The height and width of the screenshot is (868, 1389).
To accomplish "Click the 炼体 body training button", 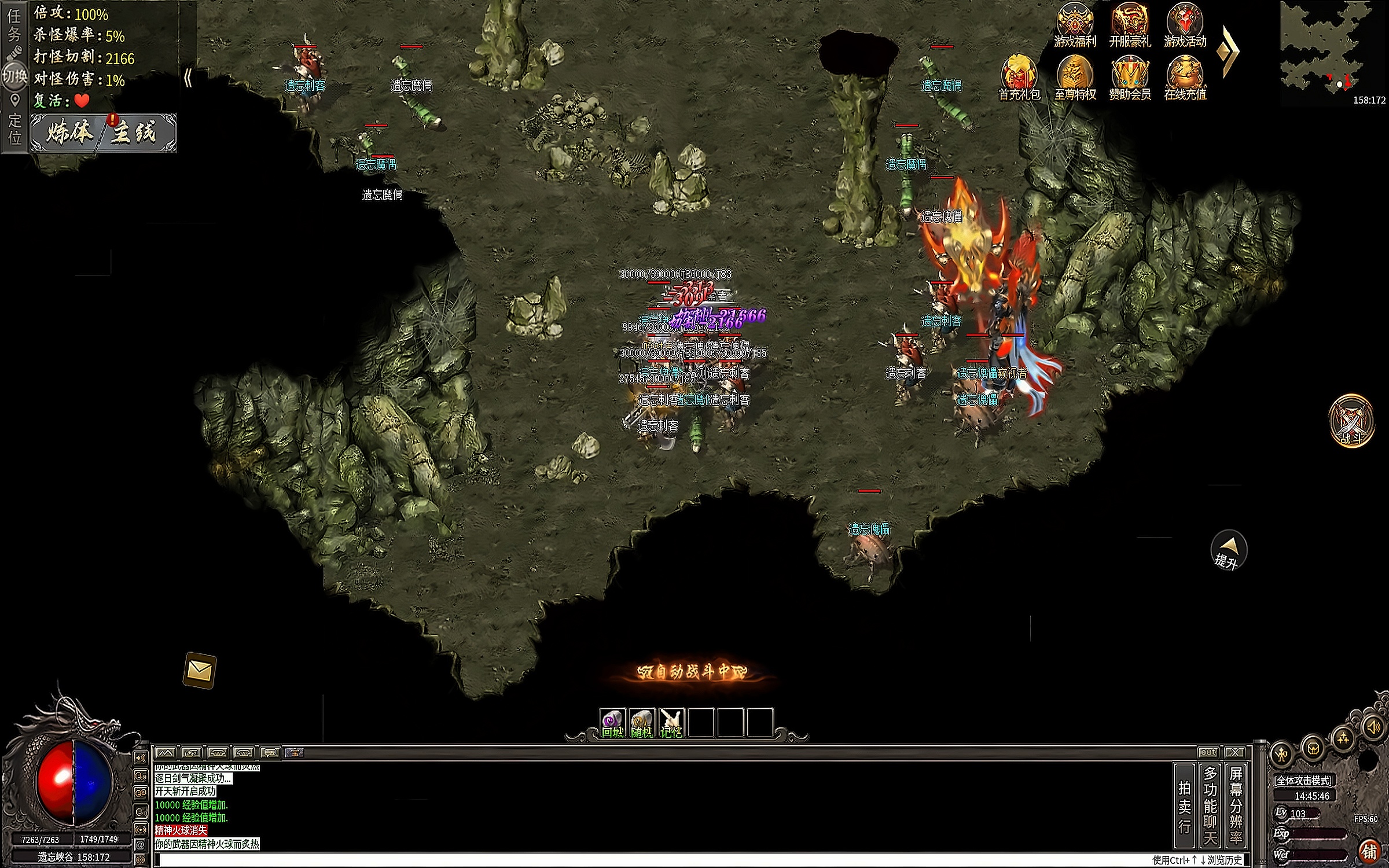I will point(69,133).
